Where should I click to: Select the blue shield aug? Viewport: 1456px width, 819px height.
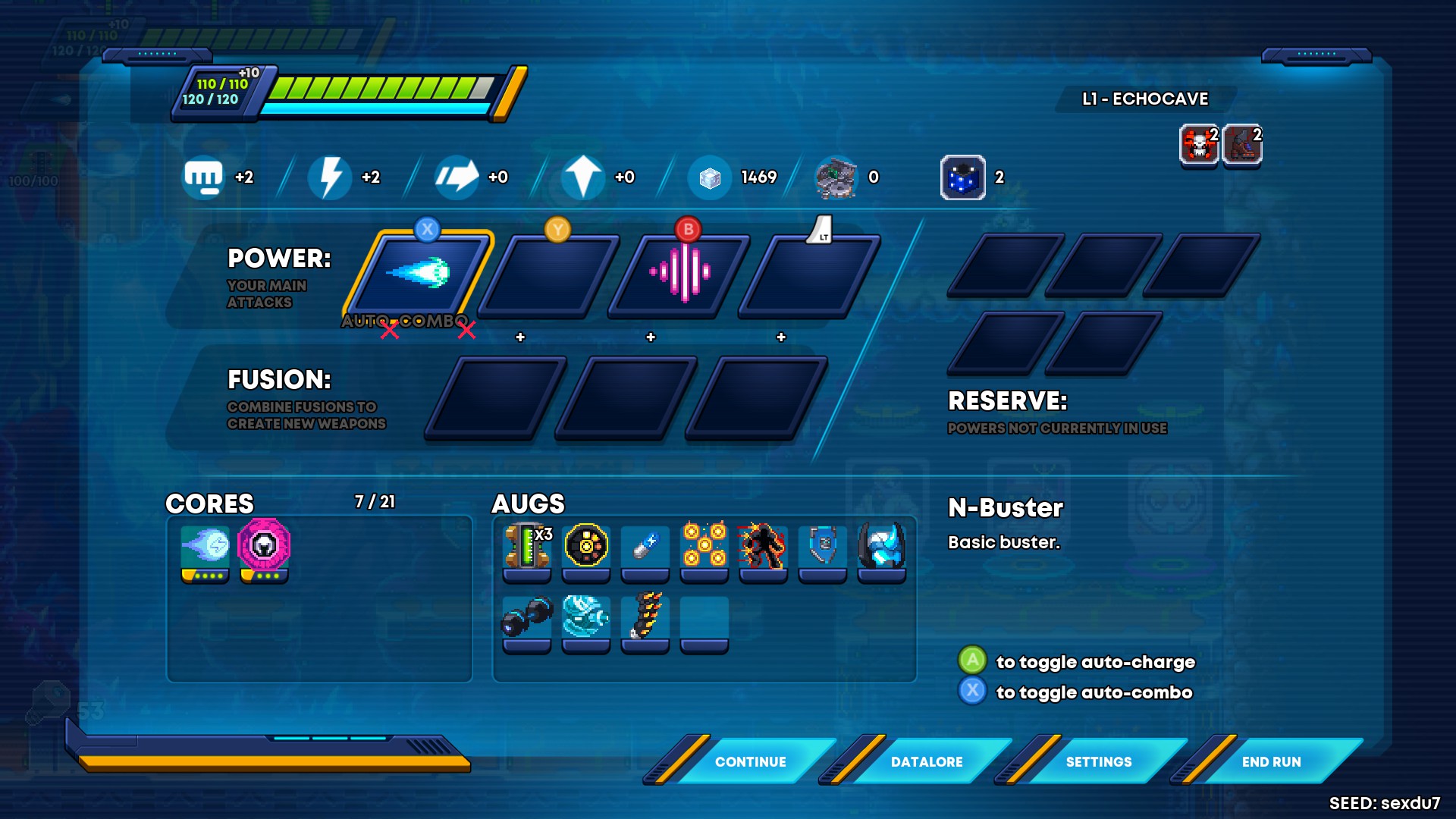click(823, 546)
